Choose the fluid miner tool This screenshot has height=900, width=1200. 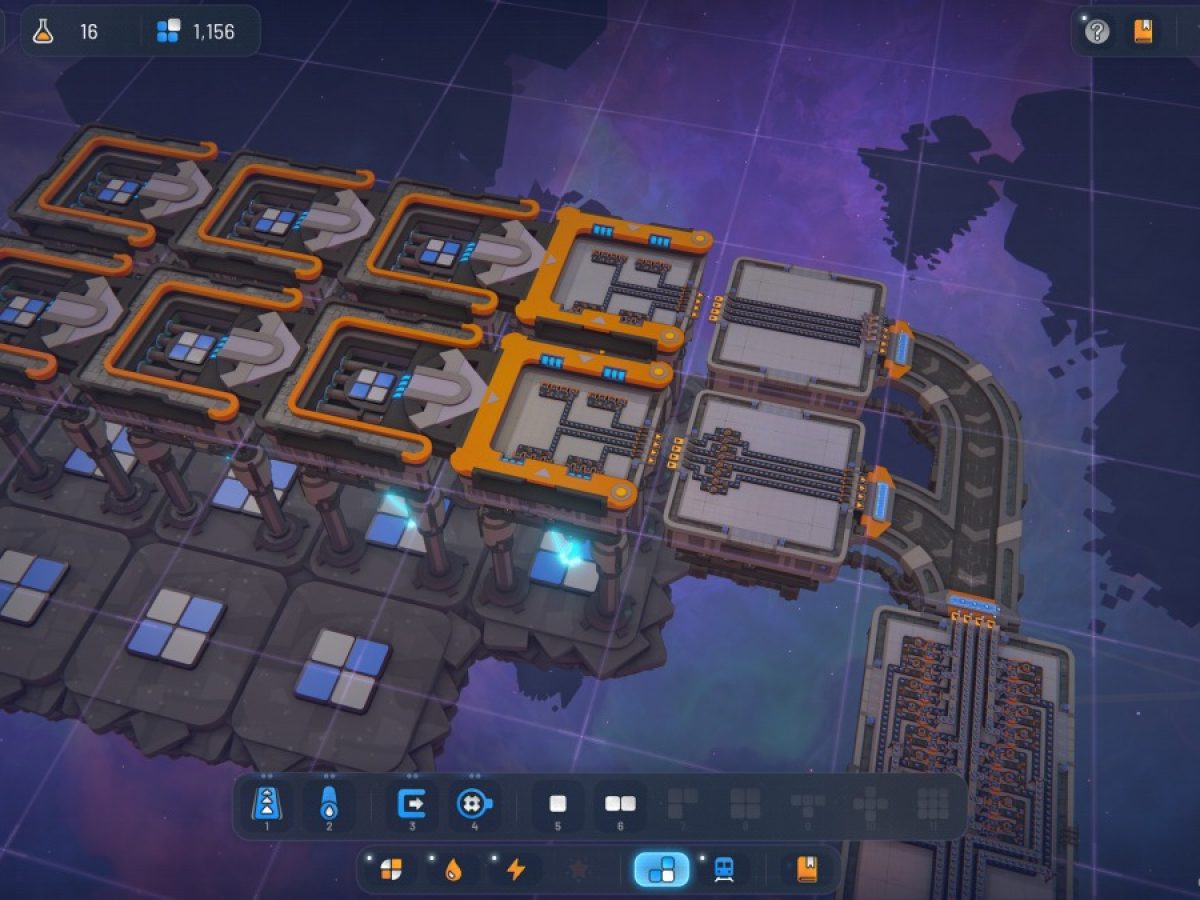(473, 804)
